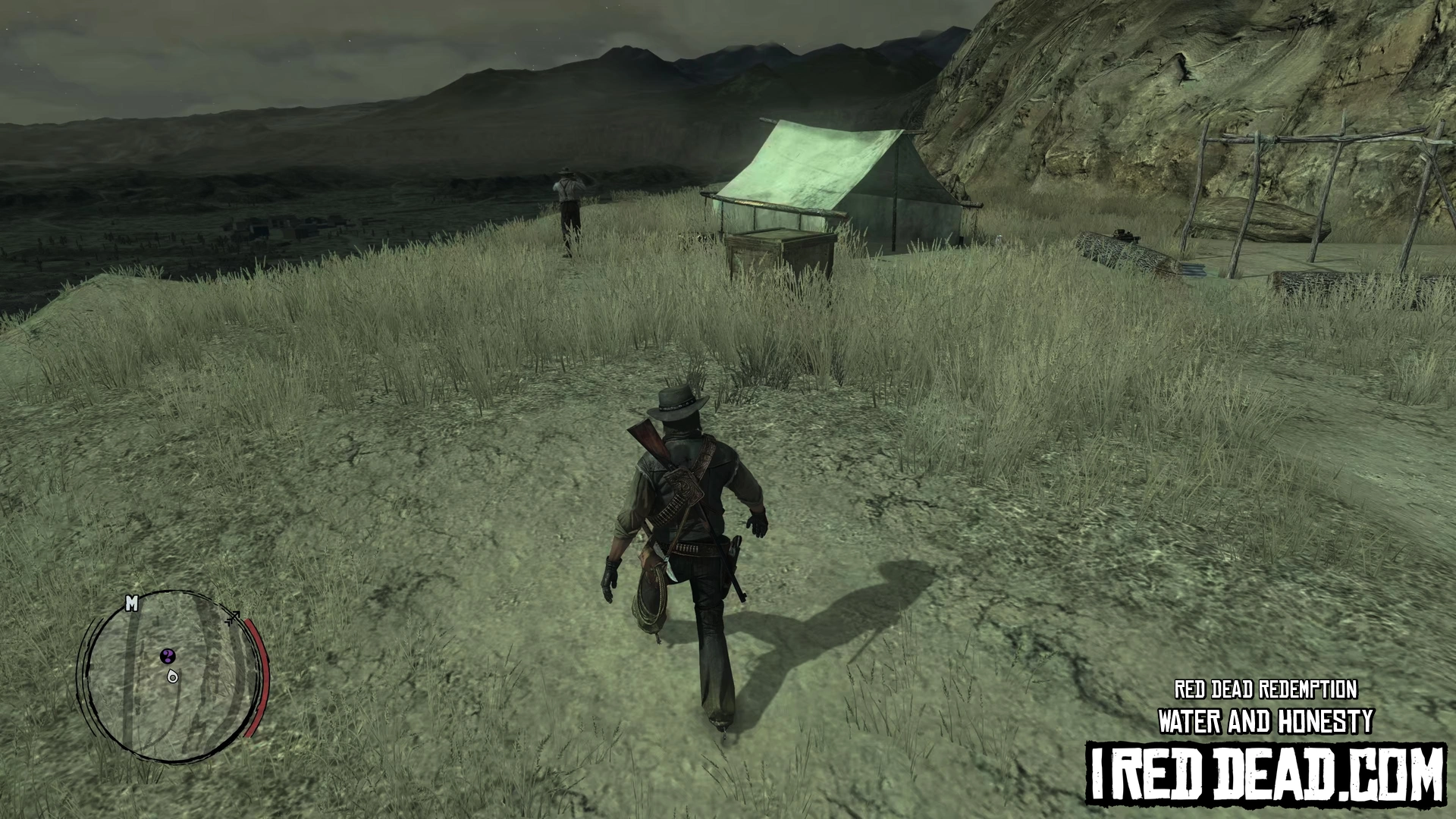
Task: Click the M mission marker on the minimap edge
Action: pos(131,604)
